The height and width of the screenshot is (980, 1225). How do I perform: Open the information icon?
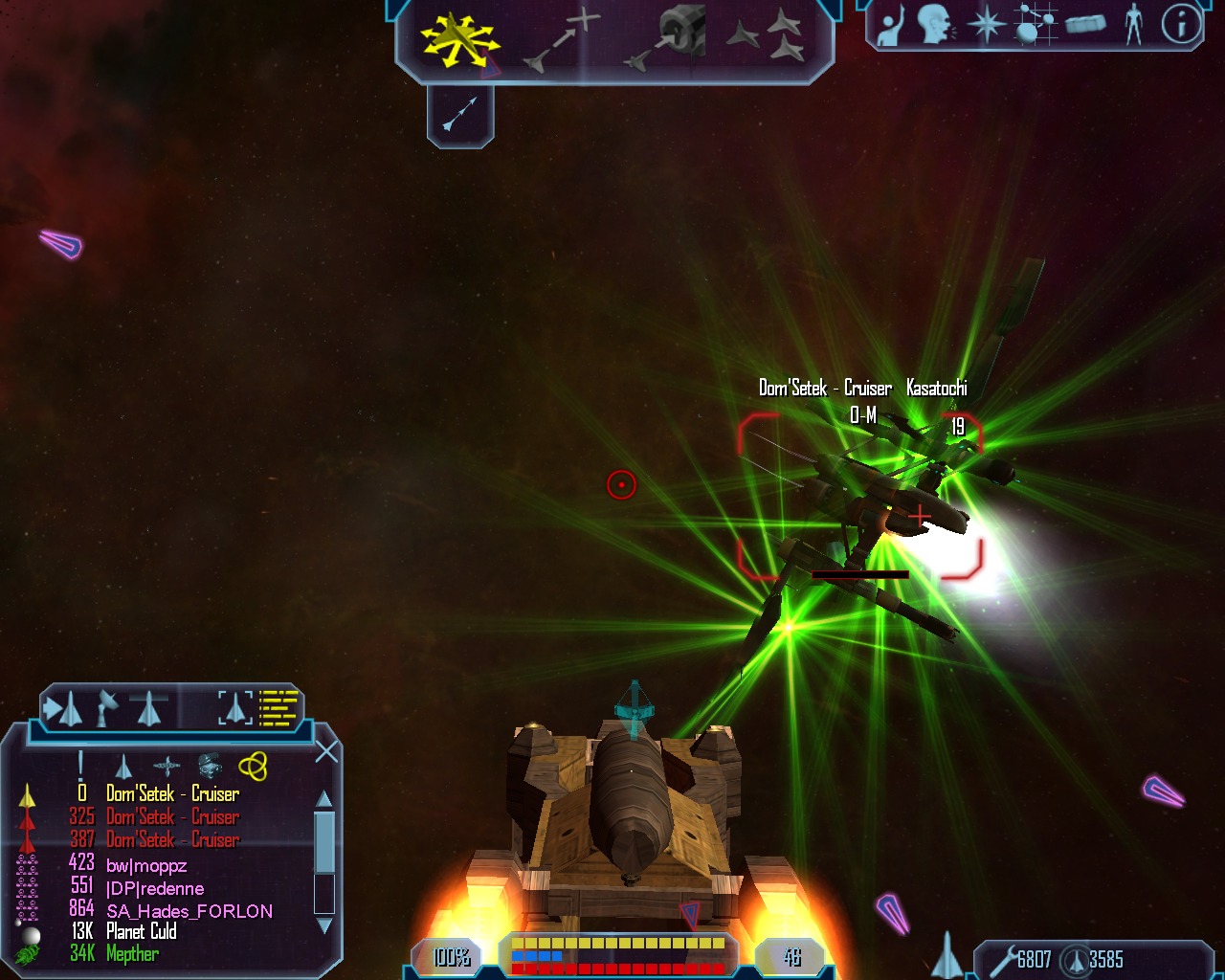click(x=1181, y=25)
